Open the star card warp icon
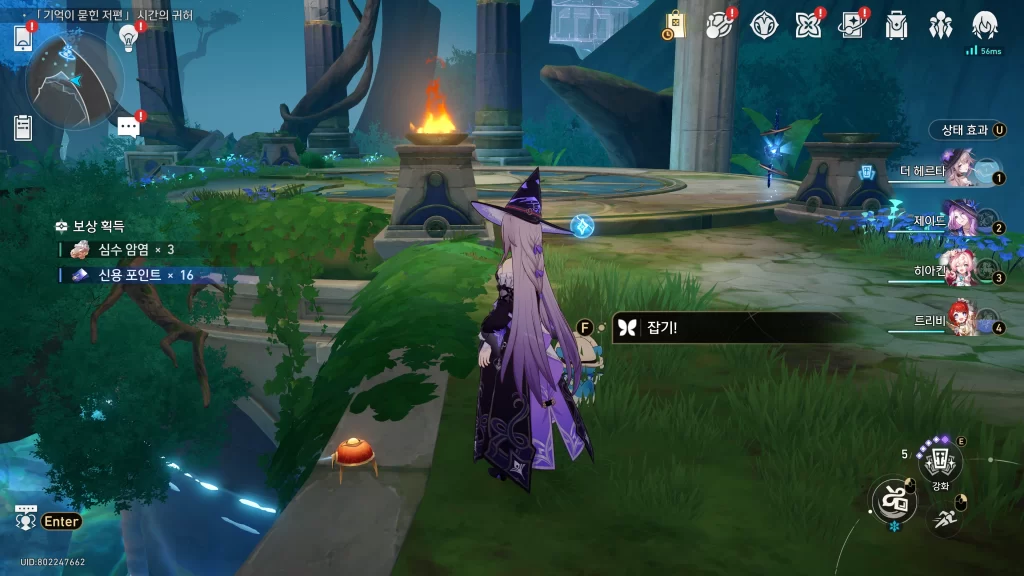 [x=852, y=25]
